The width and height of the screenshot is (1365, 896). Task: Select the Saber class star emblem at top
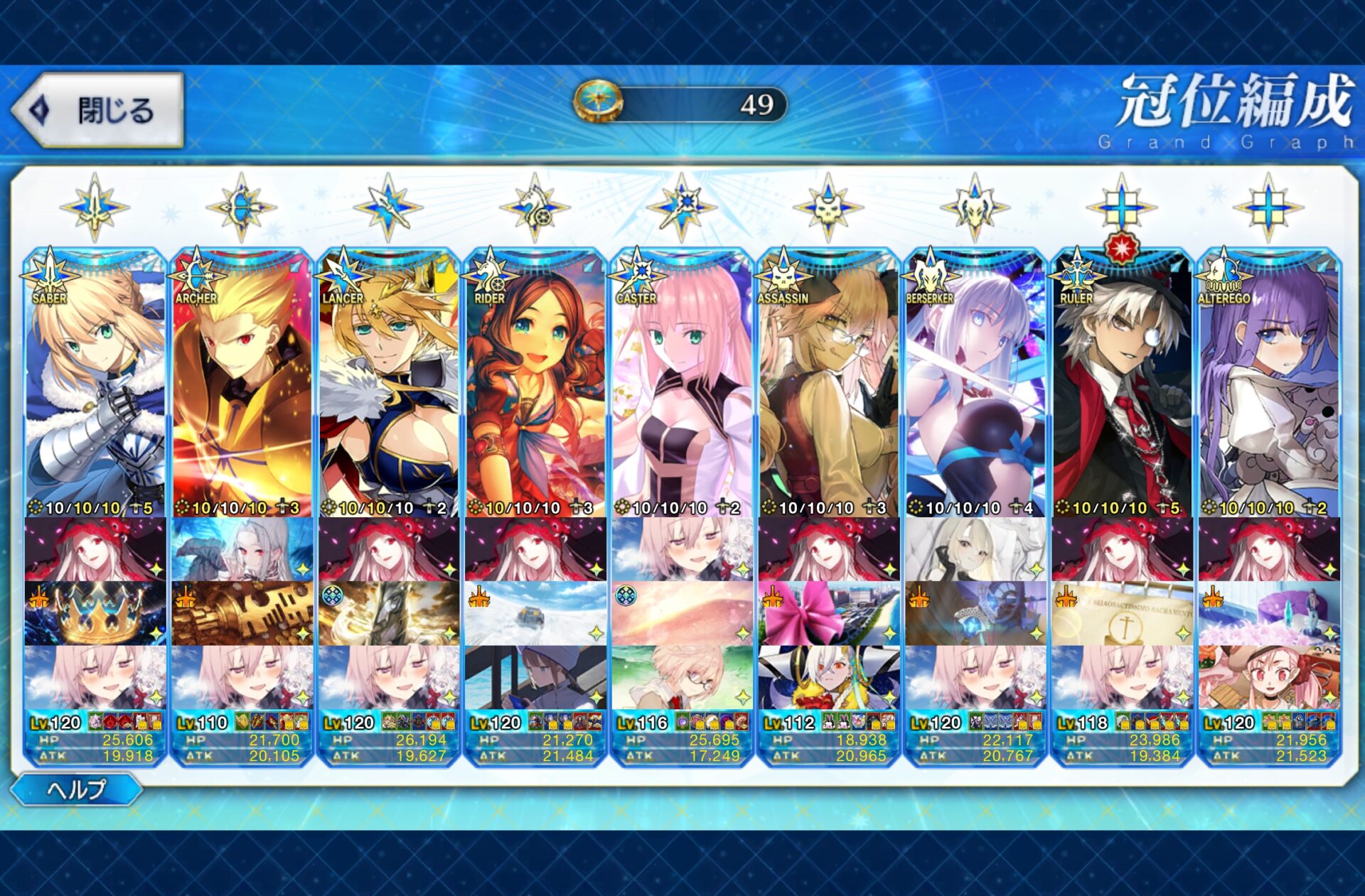95,207
